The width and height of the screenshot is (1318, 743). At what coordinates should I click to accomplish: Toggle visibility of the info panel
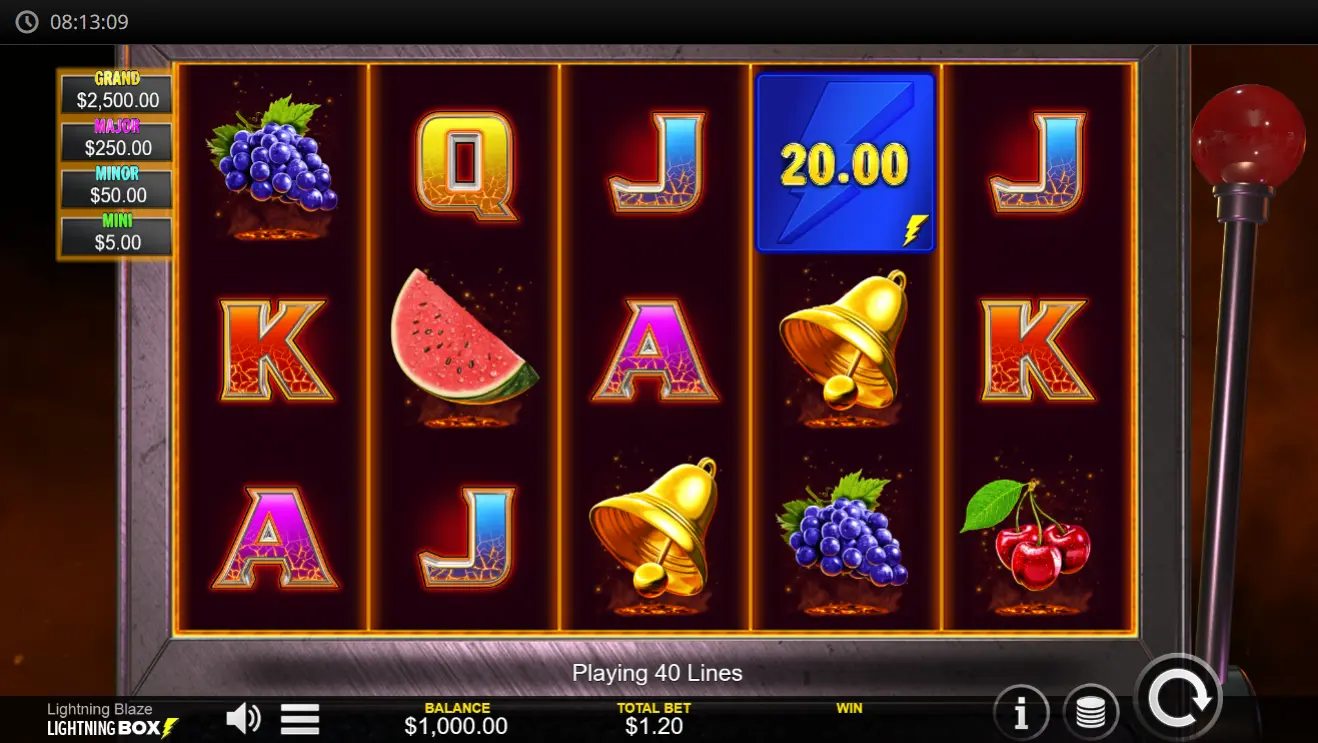click(x=1019, y=710)
